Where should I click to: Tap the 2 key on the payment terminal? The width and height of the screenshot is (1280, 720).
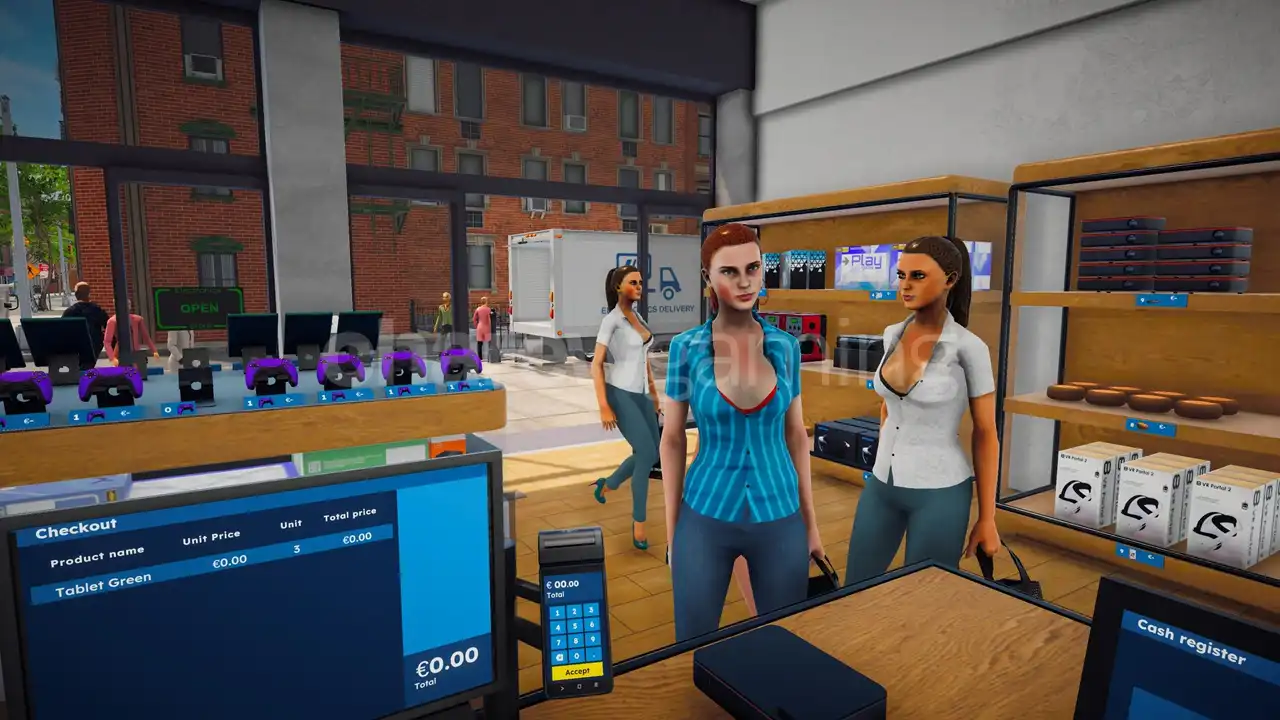coord(575,611)
